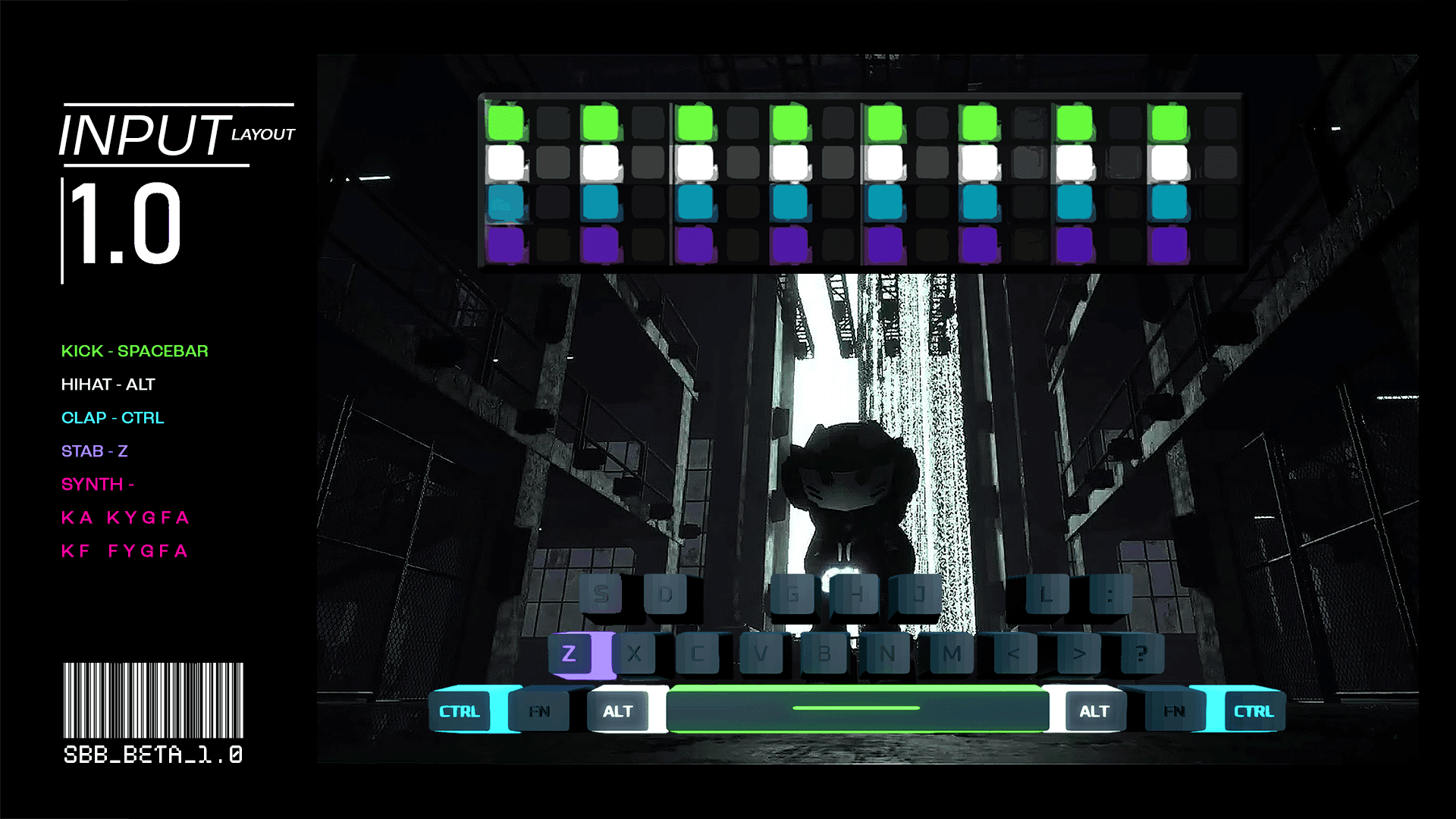Click the right CTRL key
This screenshot has width=1456, height=819.
pyautogui.click(x=1253, y=711)
